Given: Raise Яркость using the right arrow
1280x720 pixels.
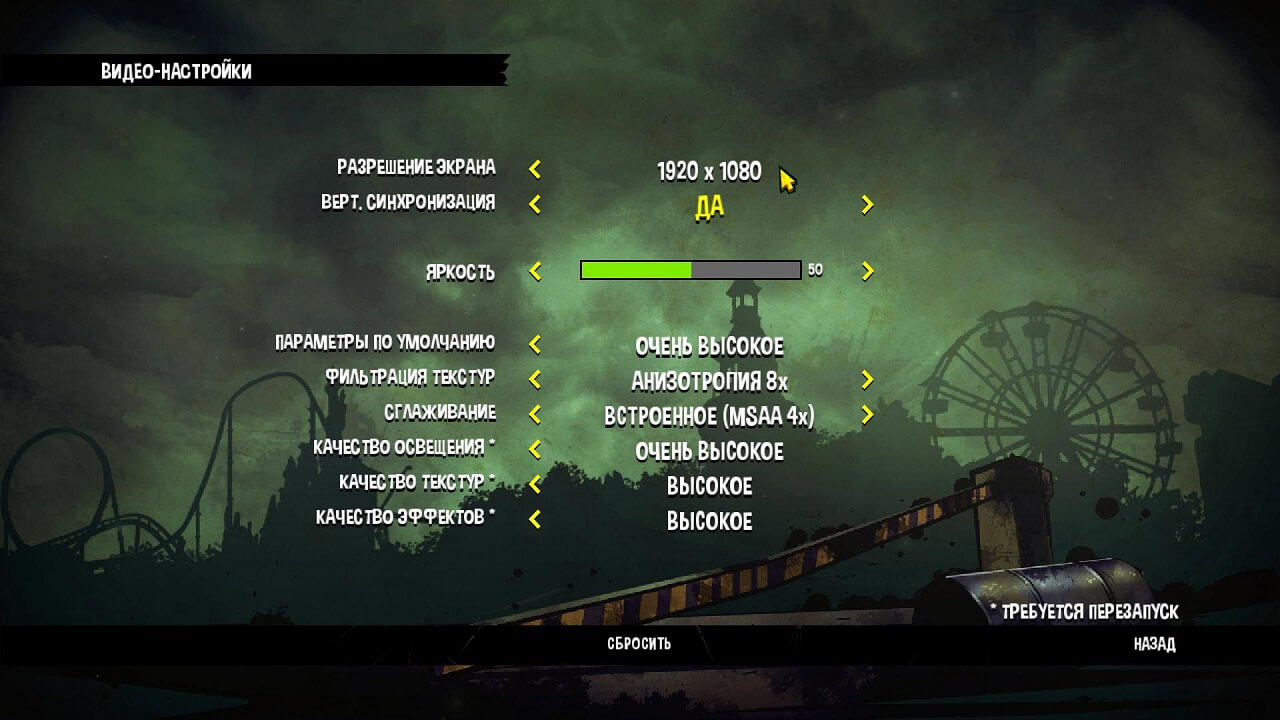Looking at the screenshot, I should [x=867, y=271].
